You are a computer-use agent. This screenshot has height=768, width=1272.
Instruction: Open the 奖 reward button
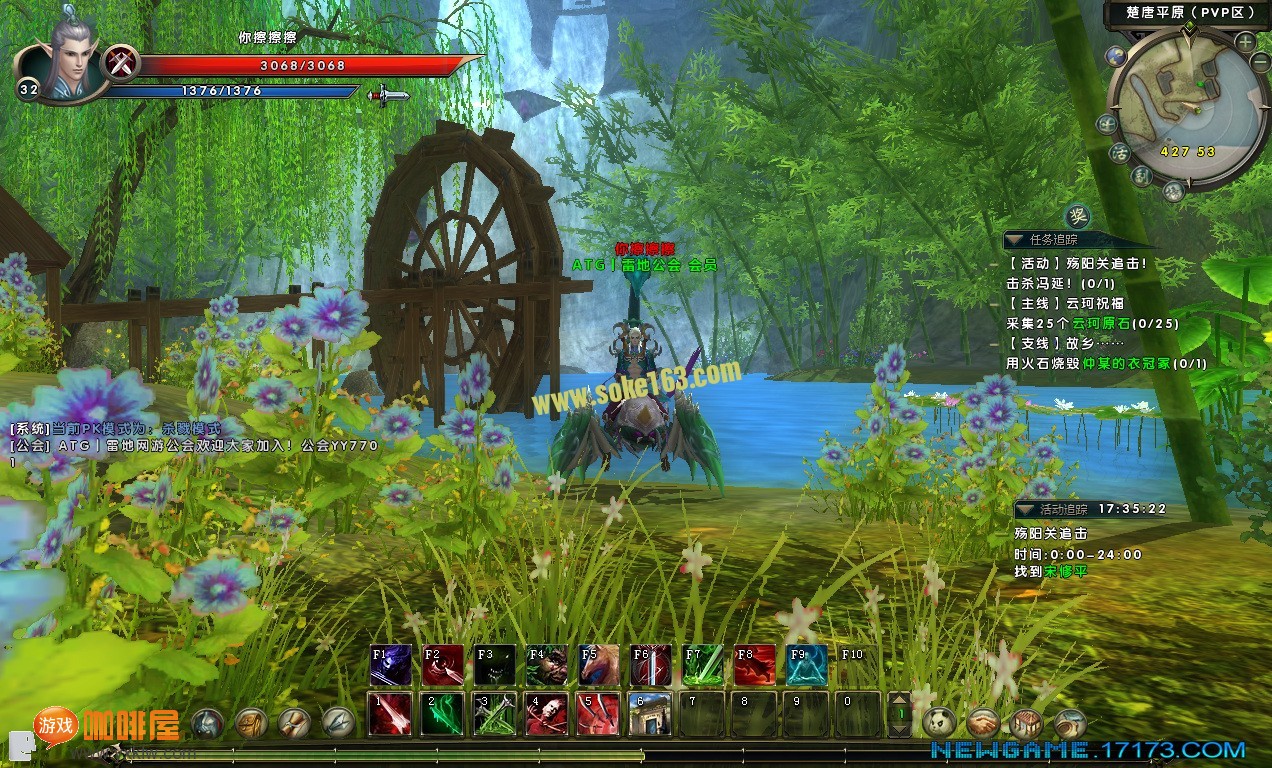click(x=1077, y=215)
